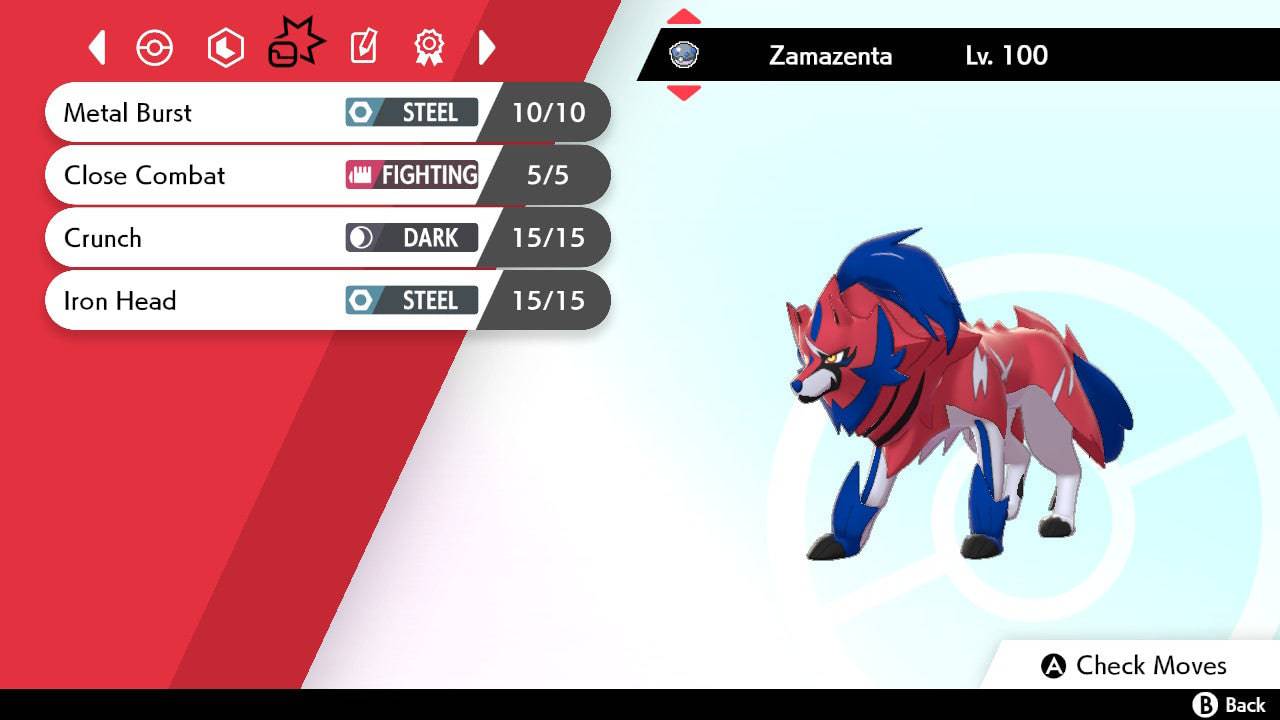Open the hexagon stats page icon

225,47
